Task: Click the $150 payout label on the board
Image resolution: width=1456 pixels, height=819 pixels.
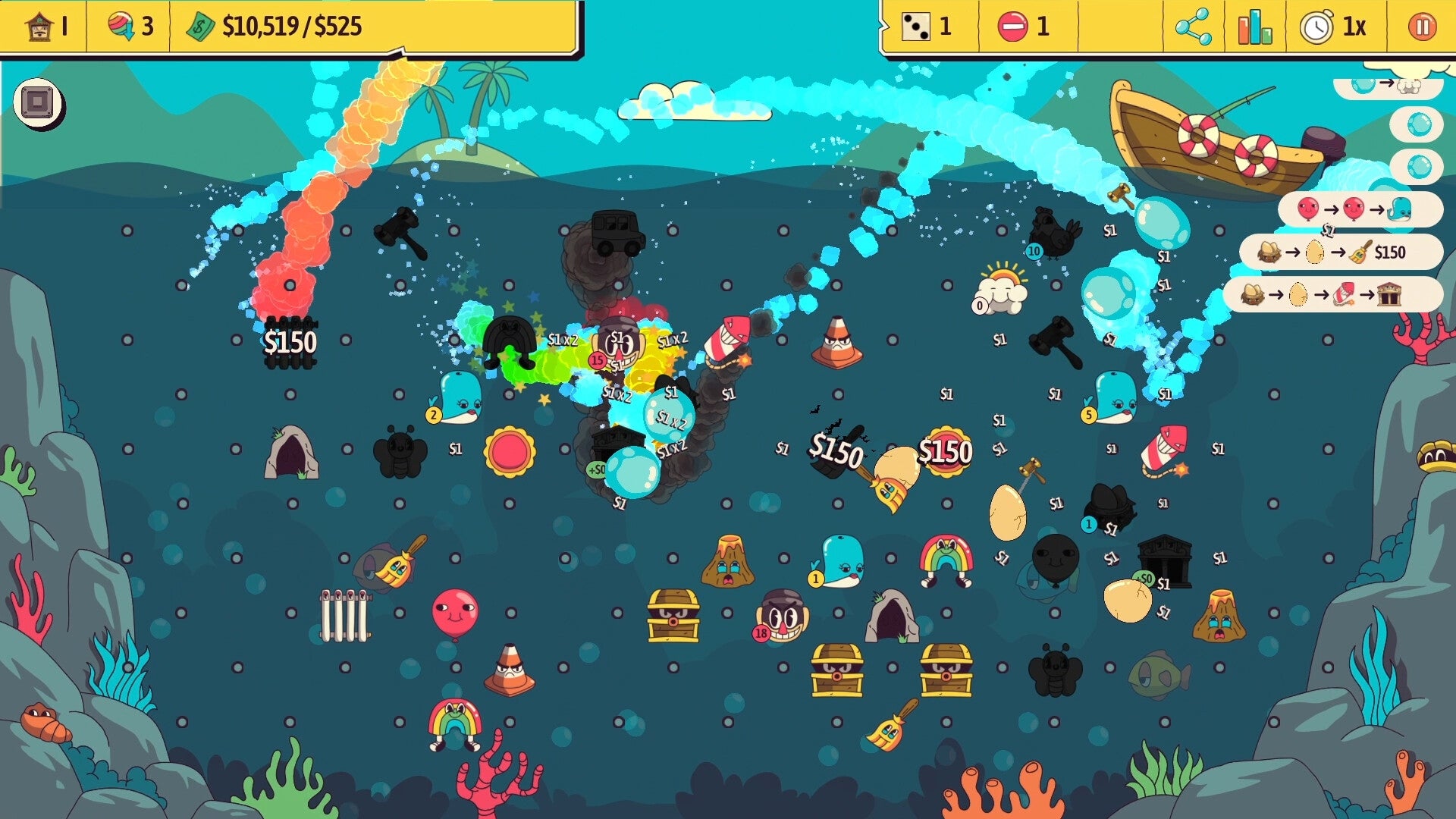Action: tap(290, 343)
